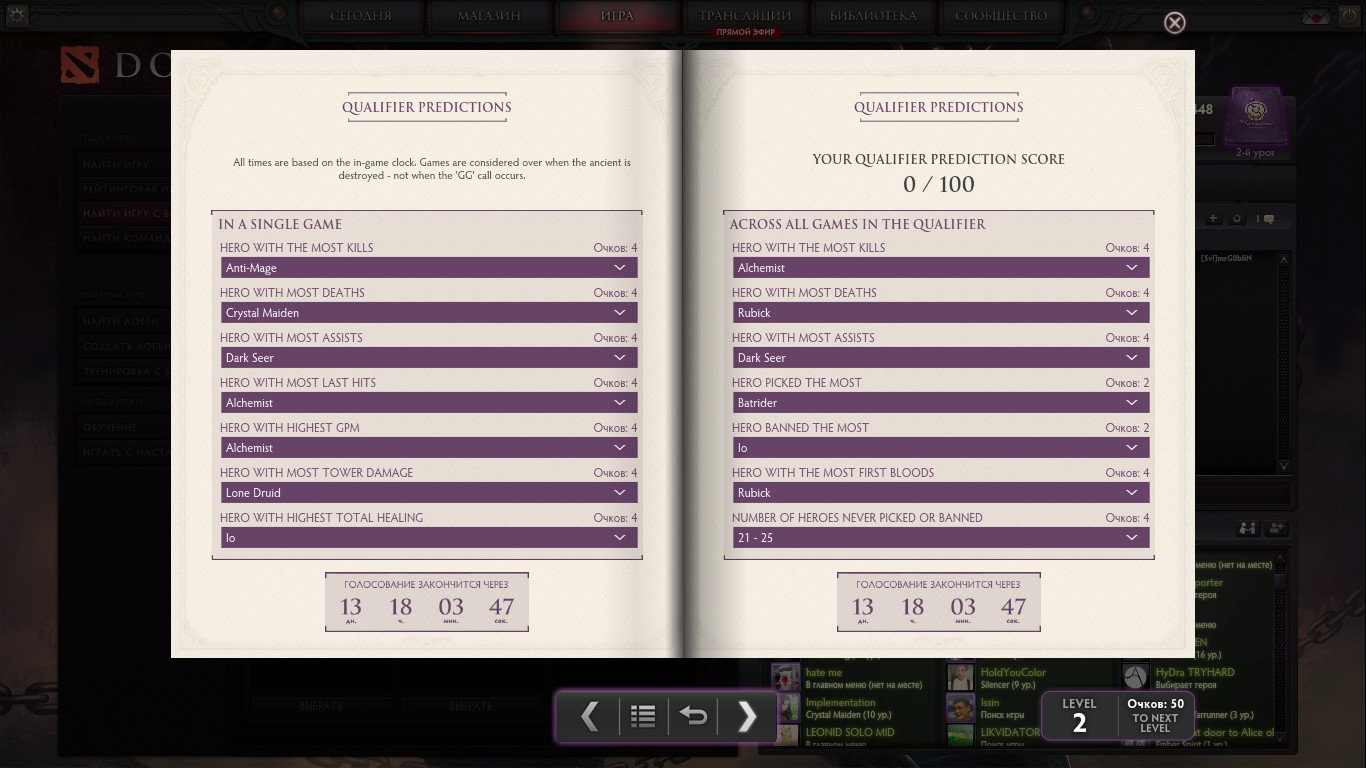1366x768 pixels.
Task: Open the Most First Bloods dropdown
Action: pos(940,493)
